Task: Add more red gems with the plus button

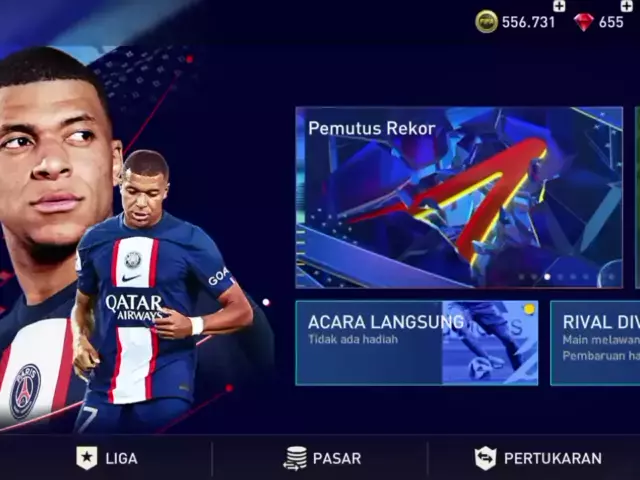Action: [627, 6]
